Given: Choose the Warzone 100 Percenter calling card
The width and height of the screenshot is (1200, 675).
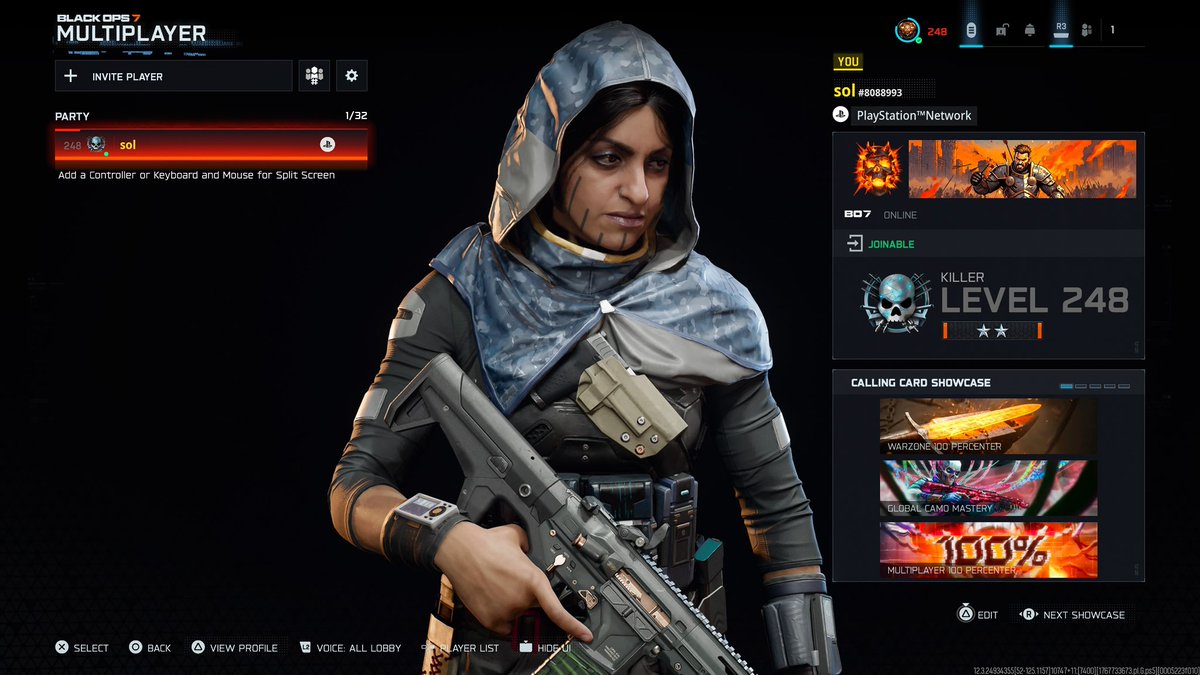Looking at the screenshot, I should (988, 426).
